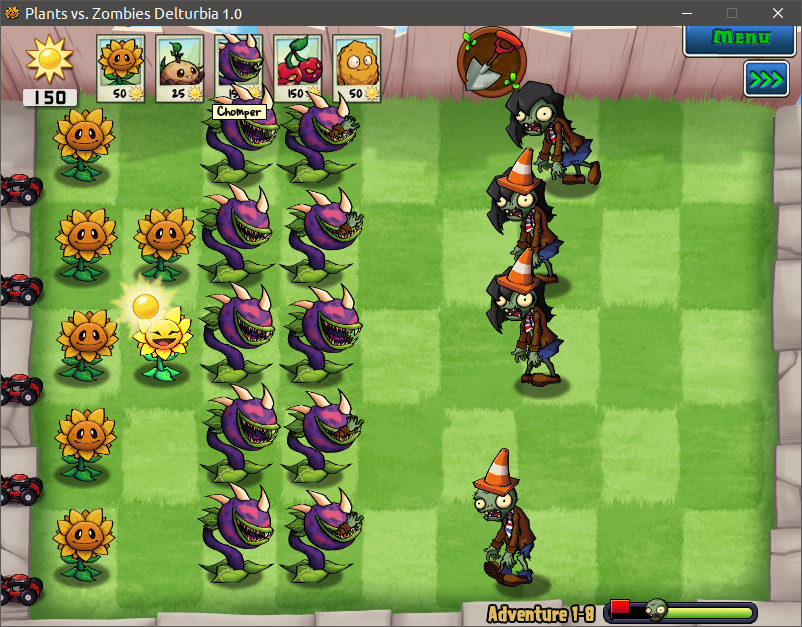Image resolution: width=802 pixels, height=627 pixels.
Task: Pick up the shovel tool
Action: pos(489,60)
